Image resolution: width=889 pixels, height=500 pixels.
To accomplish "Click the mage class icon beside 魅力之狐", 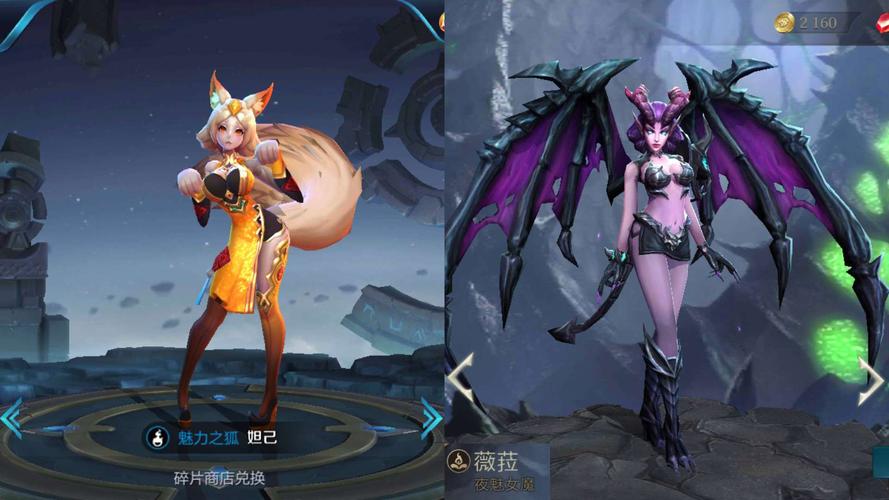I will (158, 437).
